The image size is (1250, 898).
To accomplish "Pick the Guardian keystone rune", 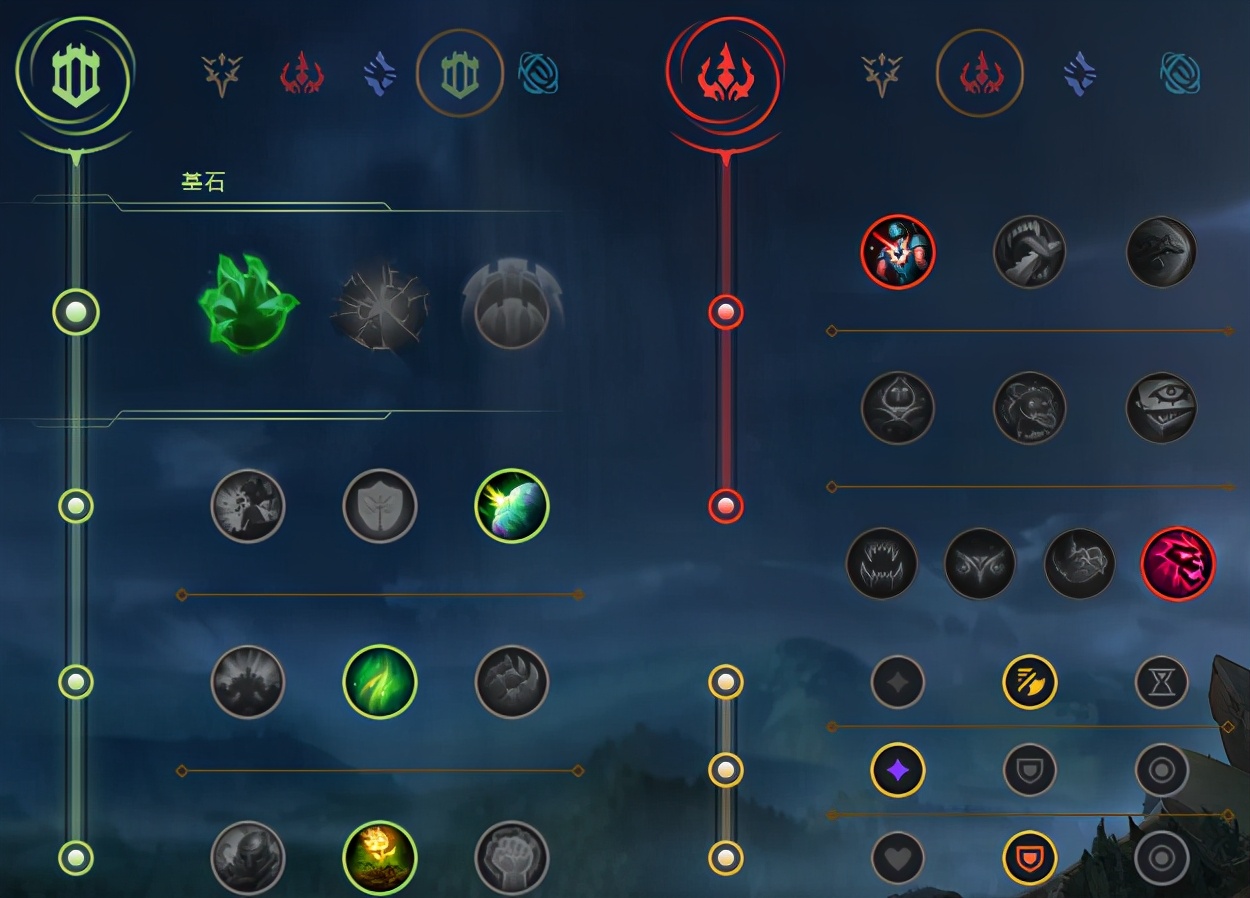I will [511, 306].
